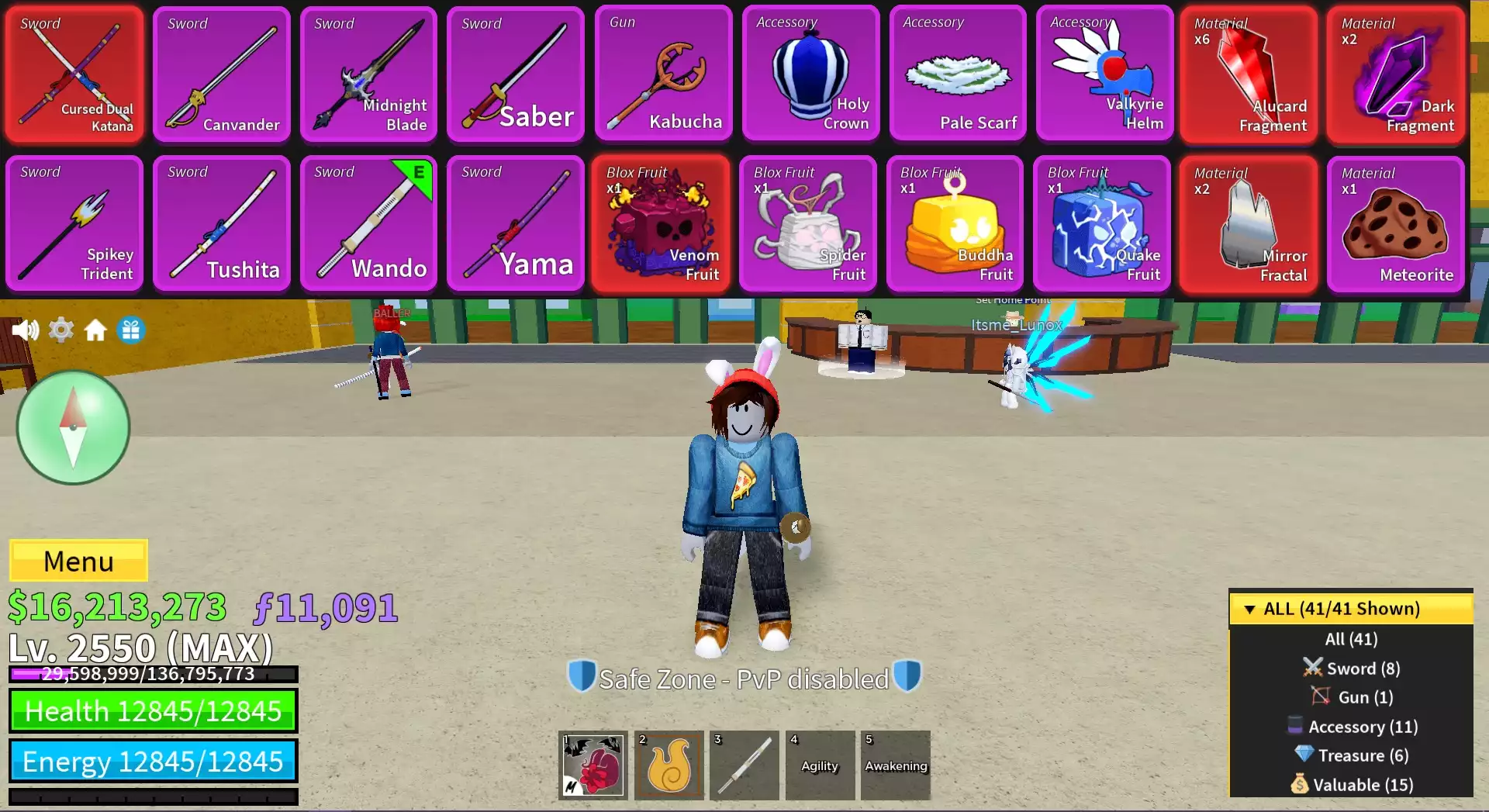
Task: Pick the Holy Crown accessory
Action: (810, 74)
